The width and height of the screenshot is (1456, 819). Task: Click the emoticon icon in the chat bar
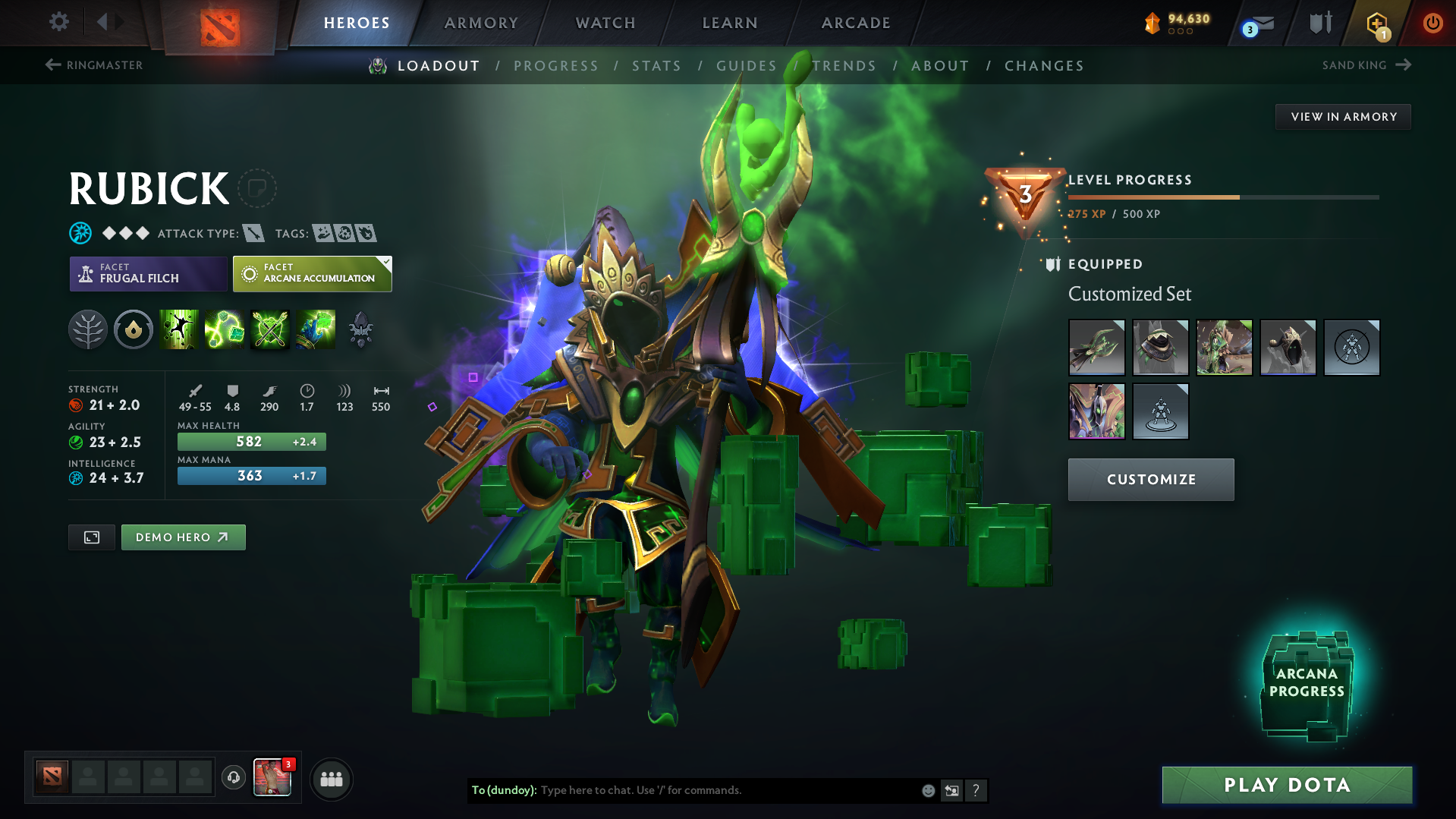[x=927, y=790]
